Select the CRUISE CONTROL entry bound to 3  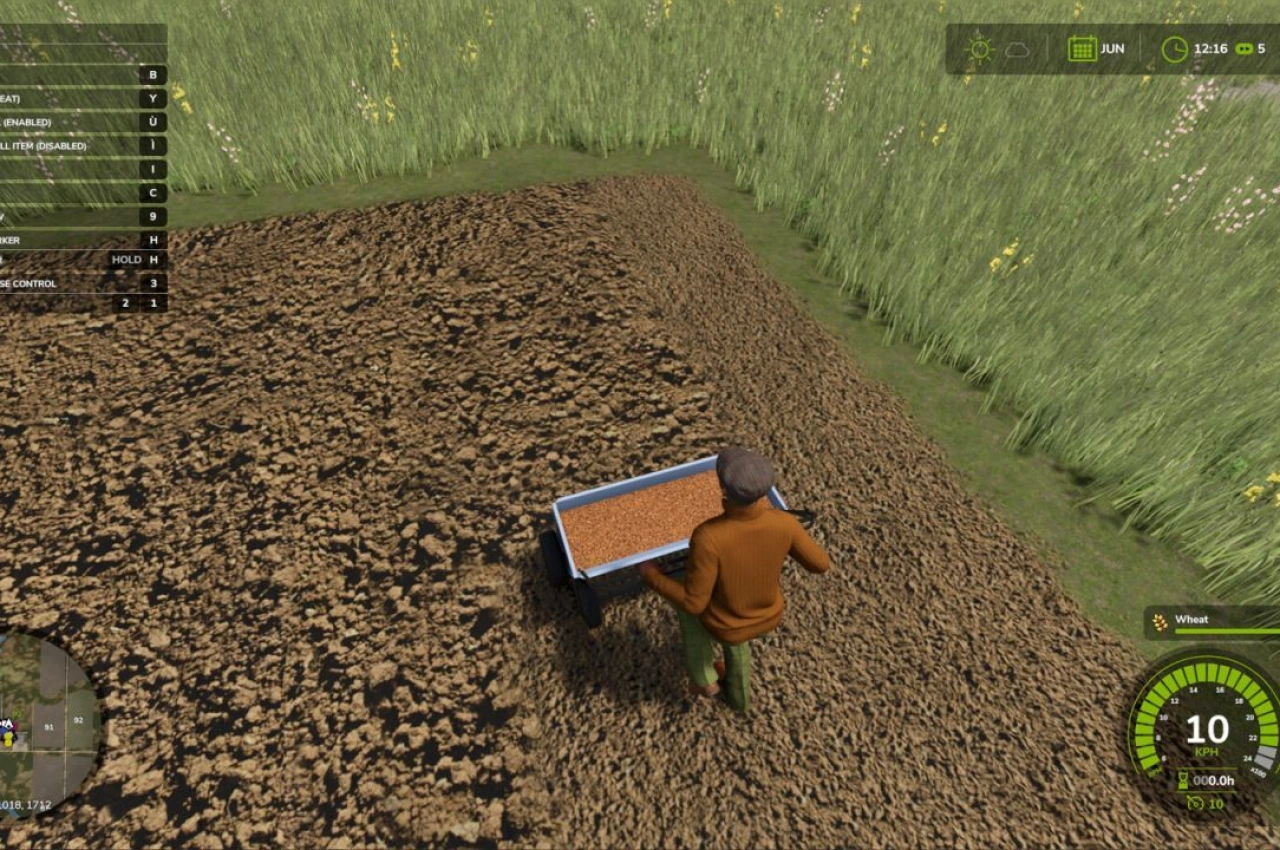[150, 283]
